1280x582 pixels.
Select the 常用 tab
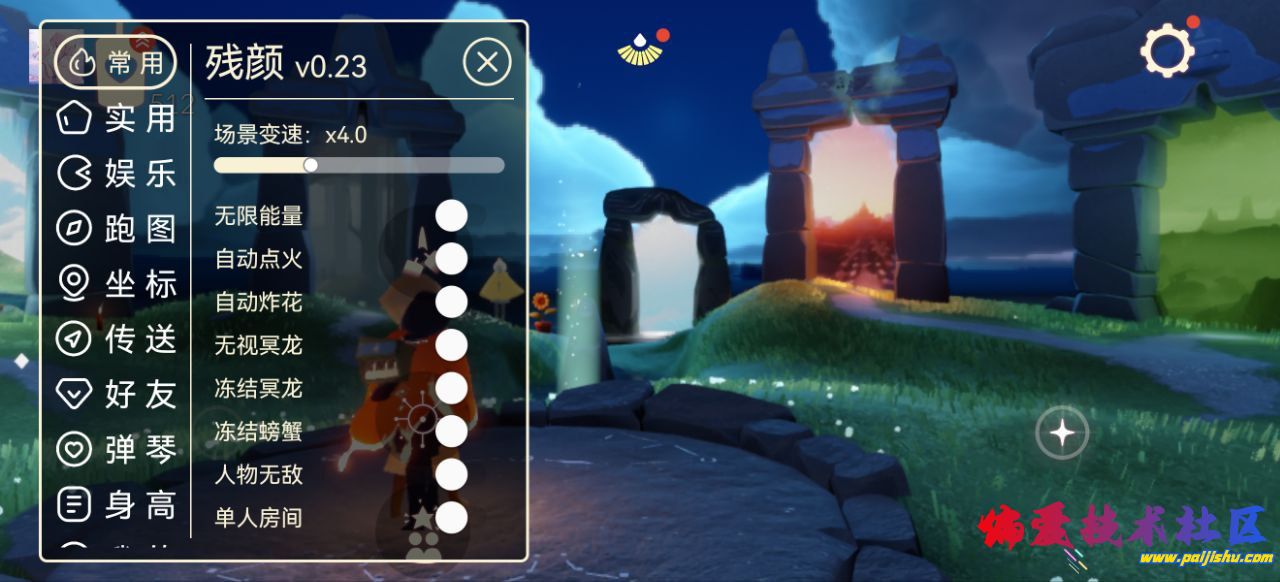coord(116,63)
